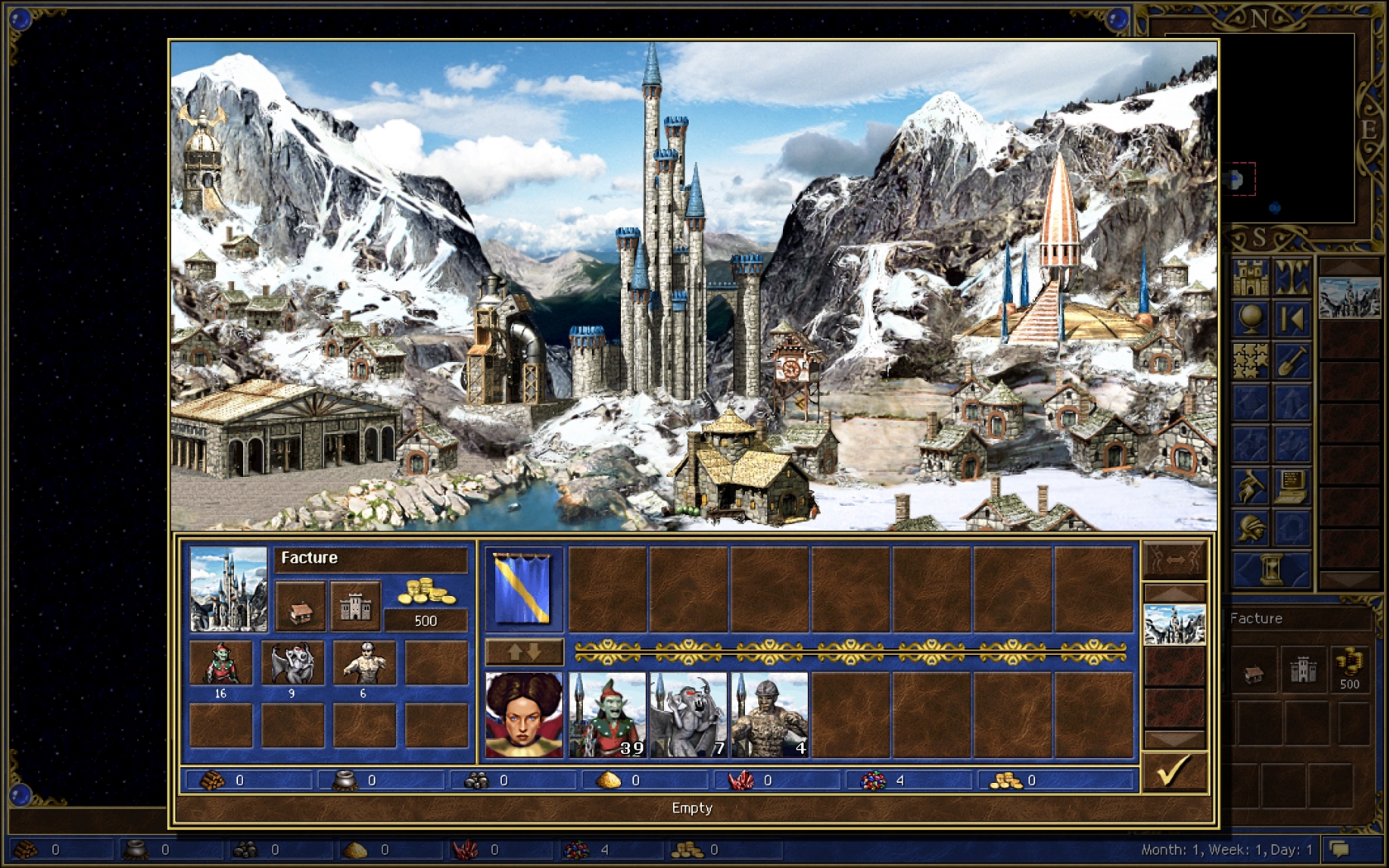1389x868 pixels.
Task: Exit town with the gold checkmark button
Action: click(1174, 771)
